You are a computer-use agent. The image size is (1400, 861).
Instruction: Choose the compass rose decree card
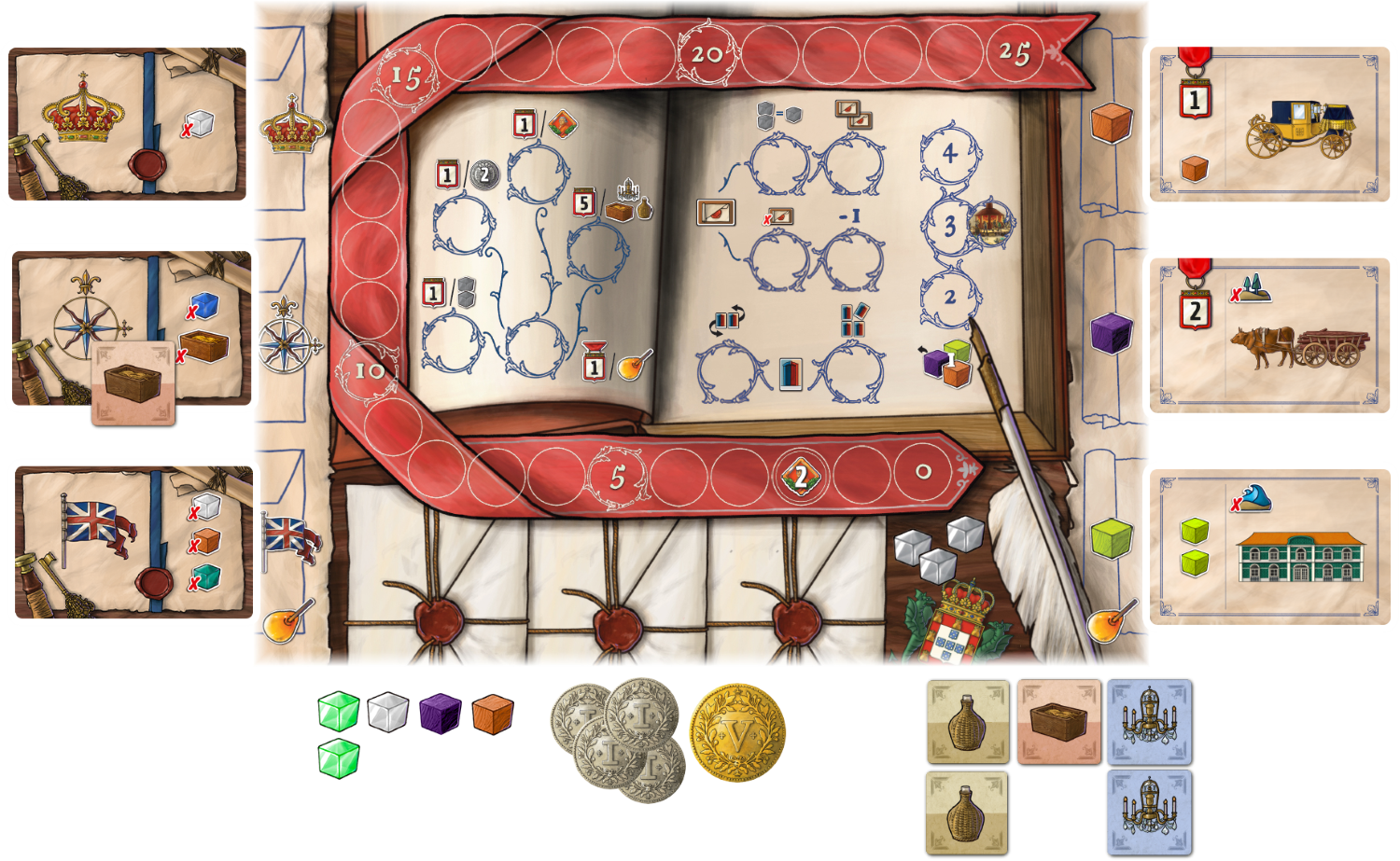[x=129, y=326]
